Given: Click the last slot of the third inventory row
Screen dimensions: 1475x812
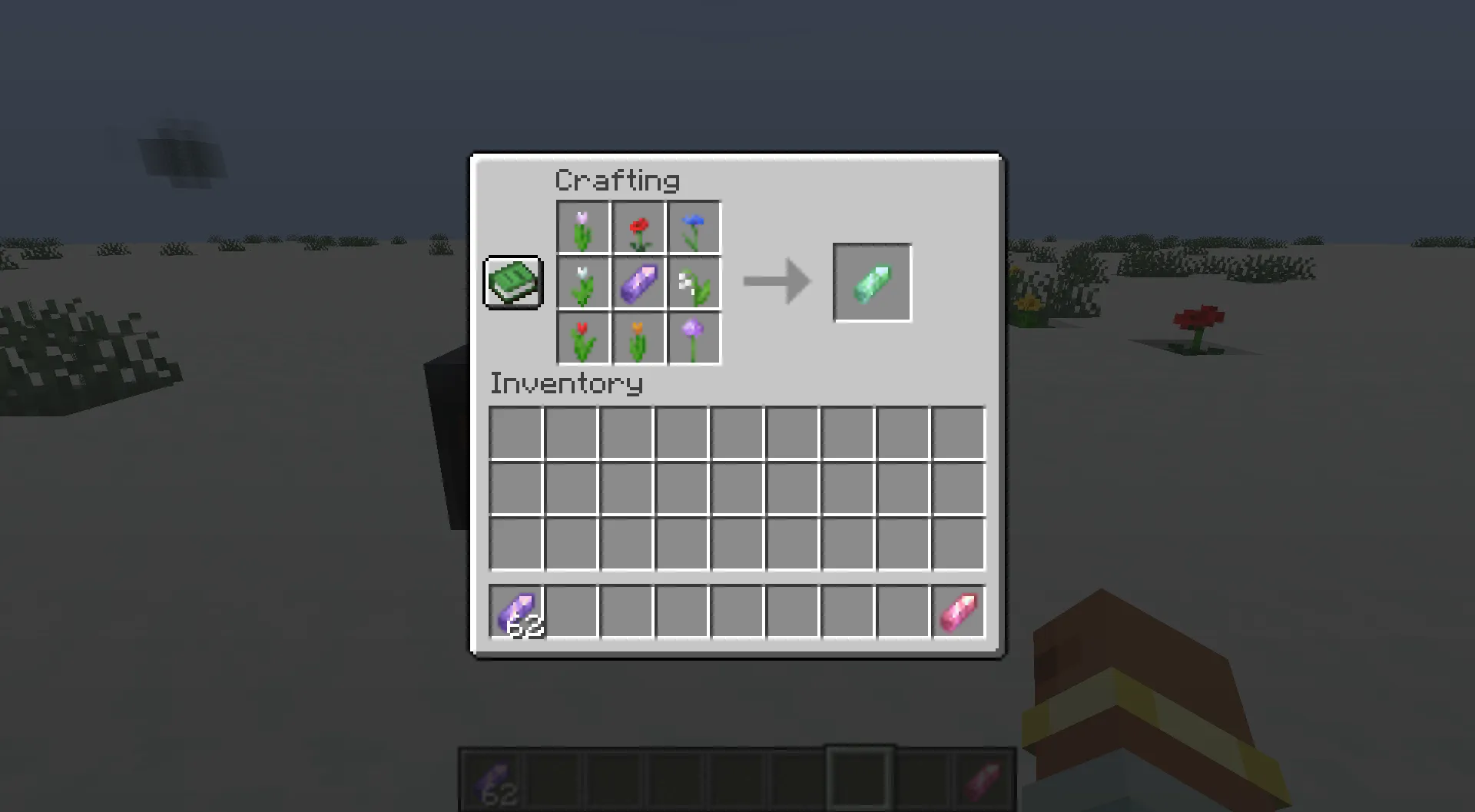Looking at the screenshot, I should pyautogui.click(x=959, y=543).
